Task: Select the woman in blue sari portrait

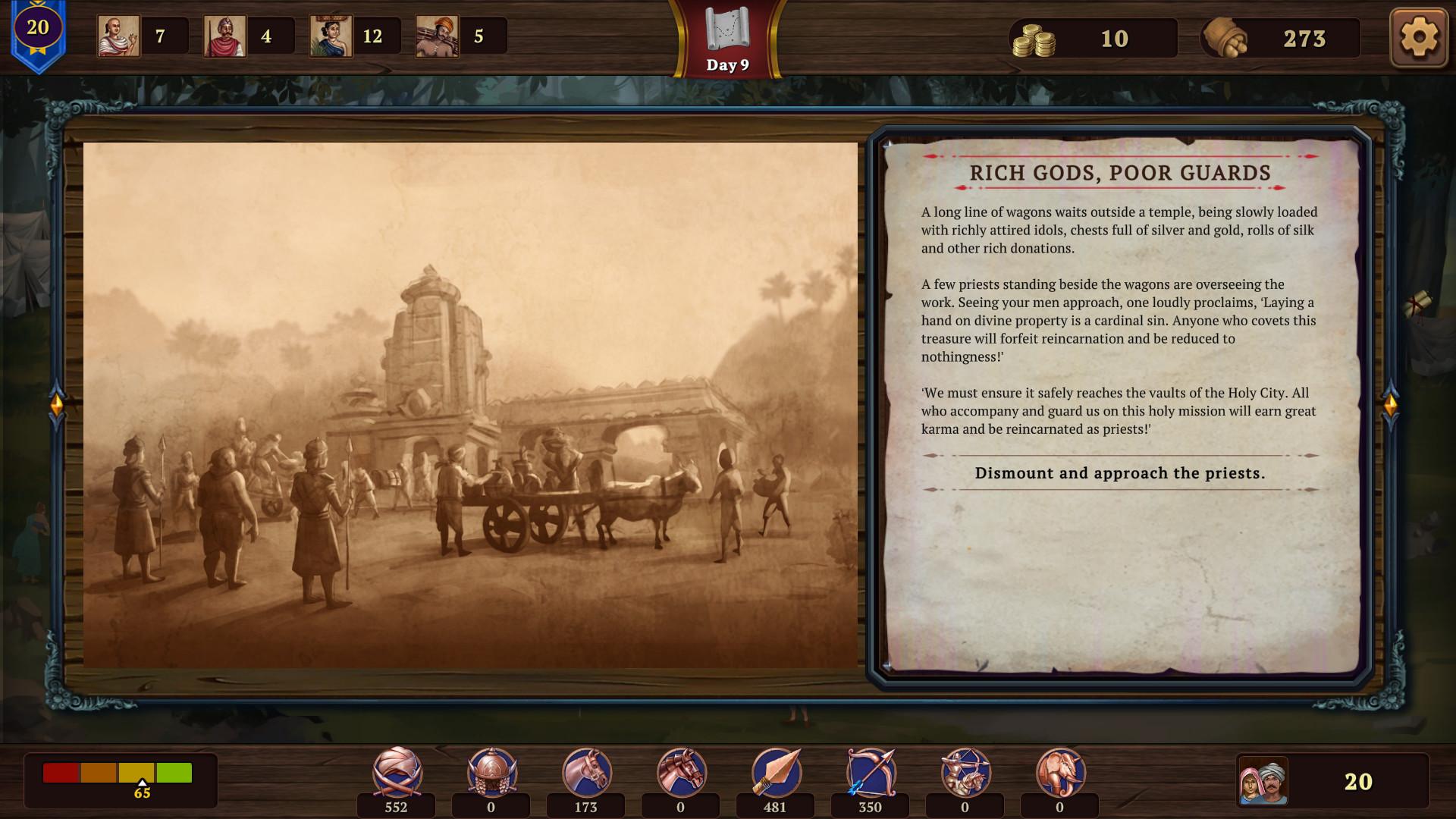Action: pos(331,36)
